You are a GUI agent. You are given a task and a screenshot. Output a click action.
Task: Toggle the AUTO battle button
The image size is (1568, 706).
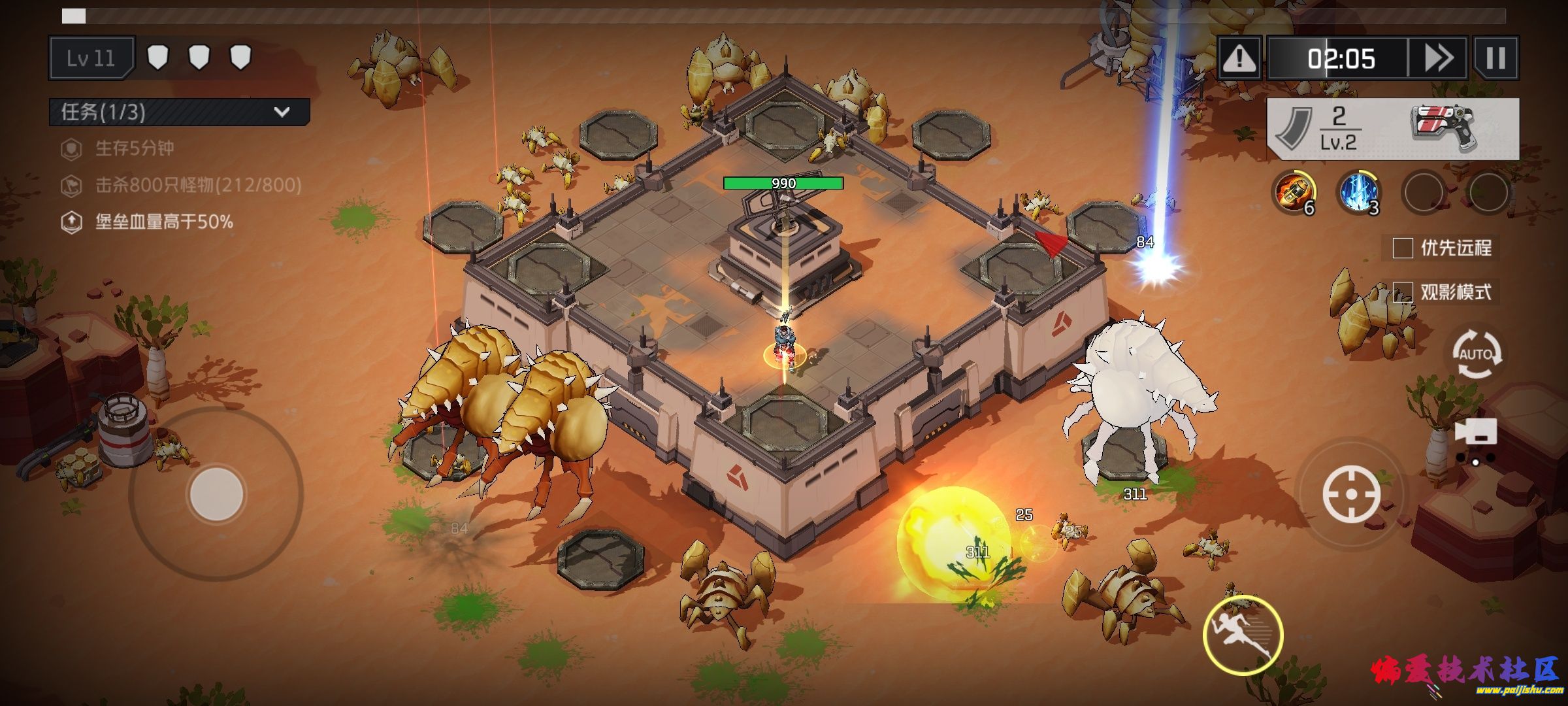click(x=1476, y=354)
